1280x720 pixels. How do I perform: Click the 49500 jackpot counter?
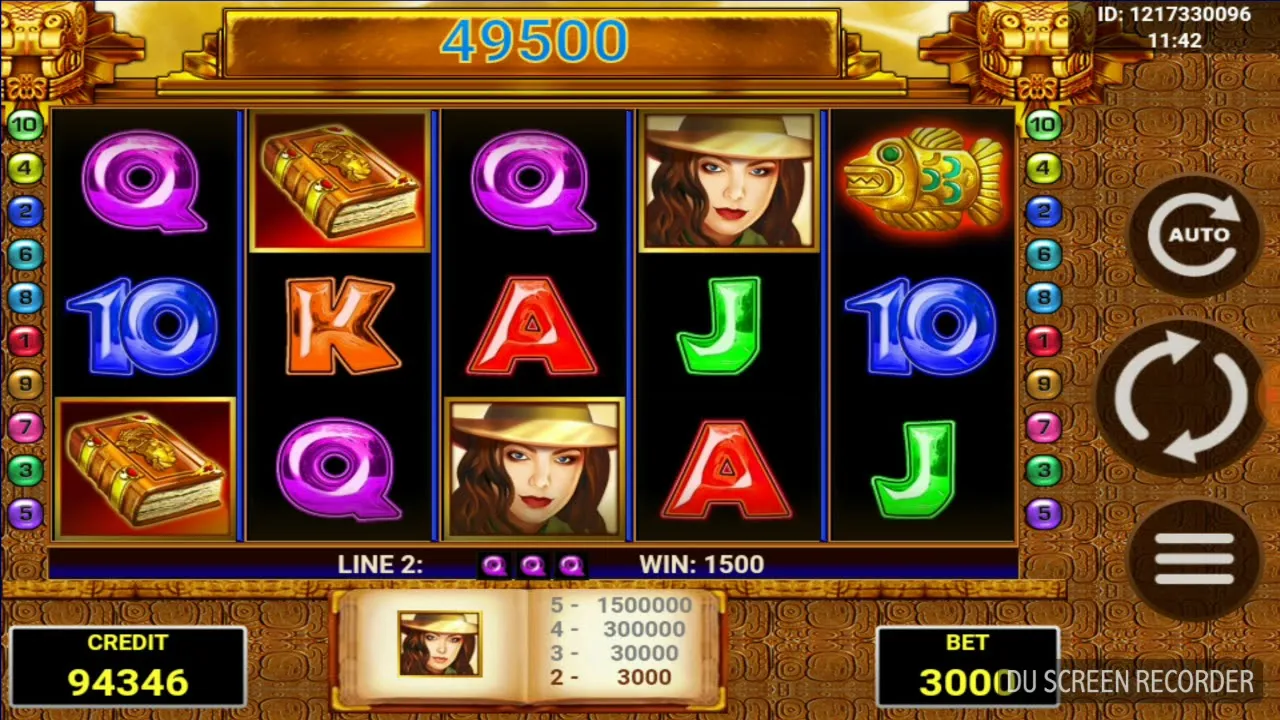(x=537, y=40)
